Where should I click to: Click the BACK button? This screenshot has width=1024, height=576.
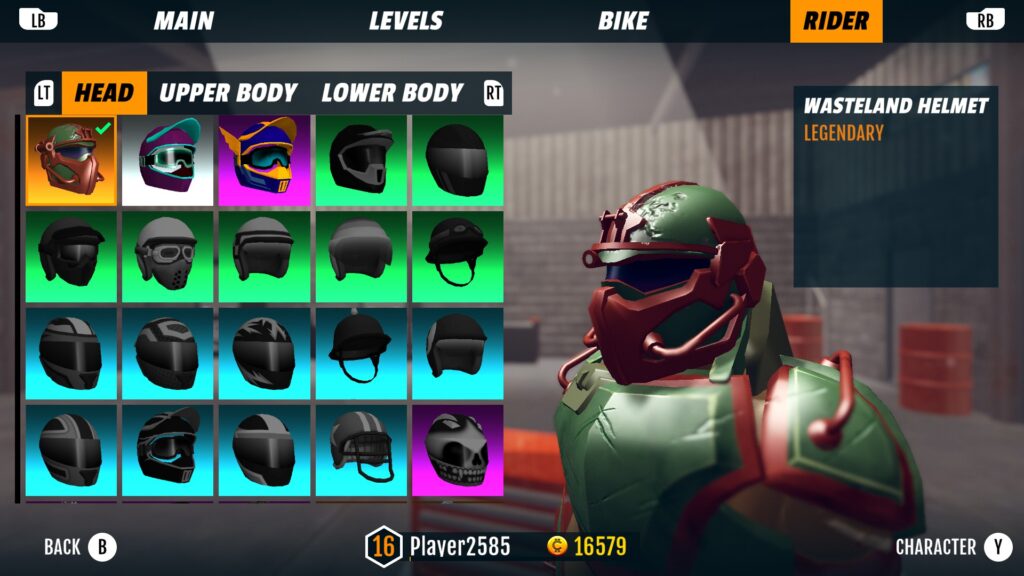click(x=80, y=547)
